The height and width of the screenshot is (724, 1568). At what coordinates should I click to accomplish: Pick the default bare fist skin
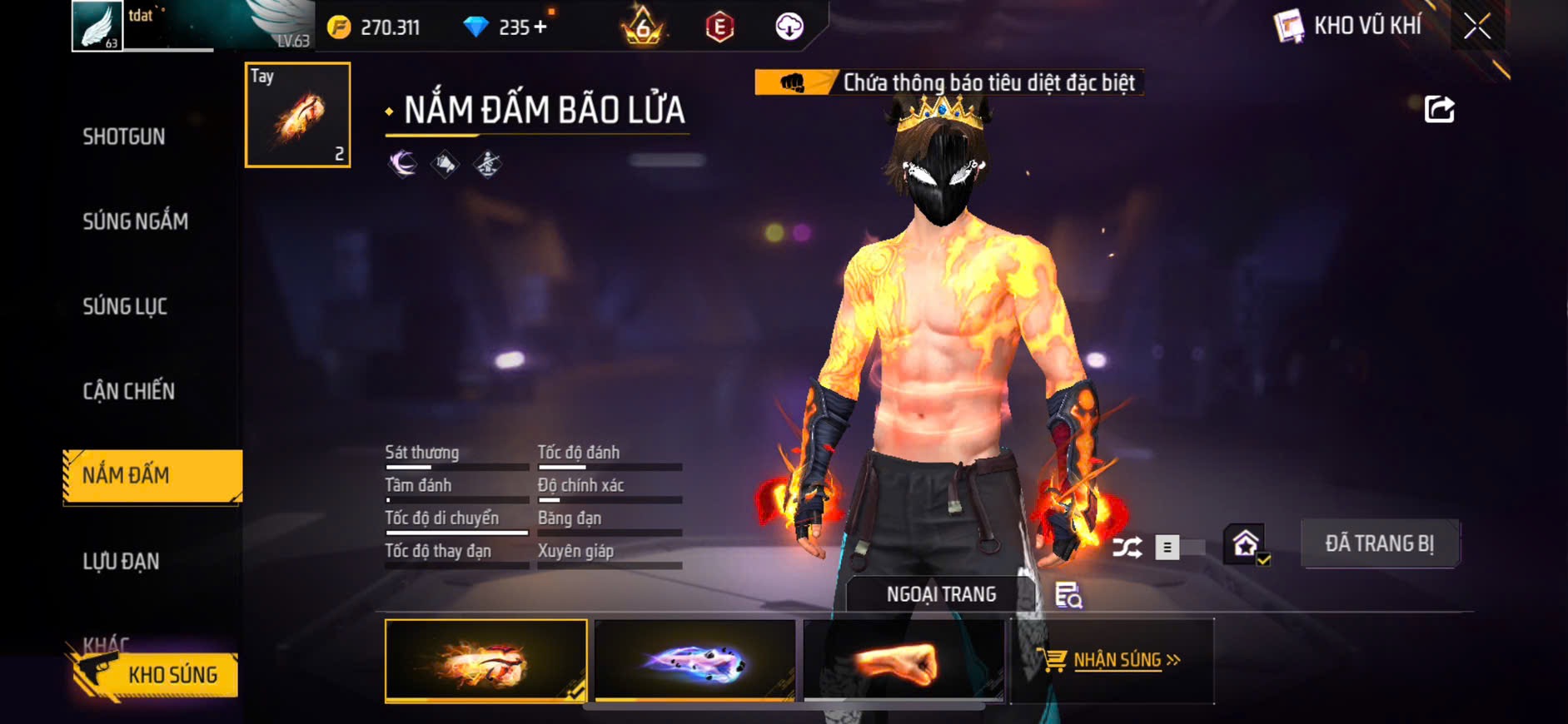click(x=903, y=661)
